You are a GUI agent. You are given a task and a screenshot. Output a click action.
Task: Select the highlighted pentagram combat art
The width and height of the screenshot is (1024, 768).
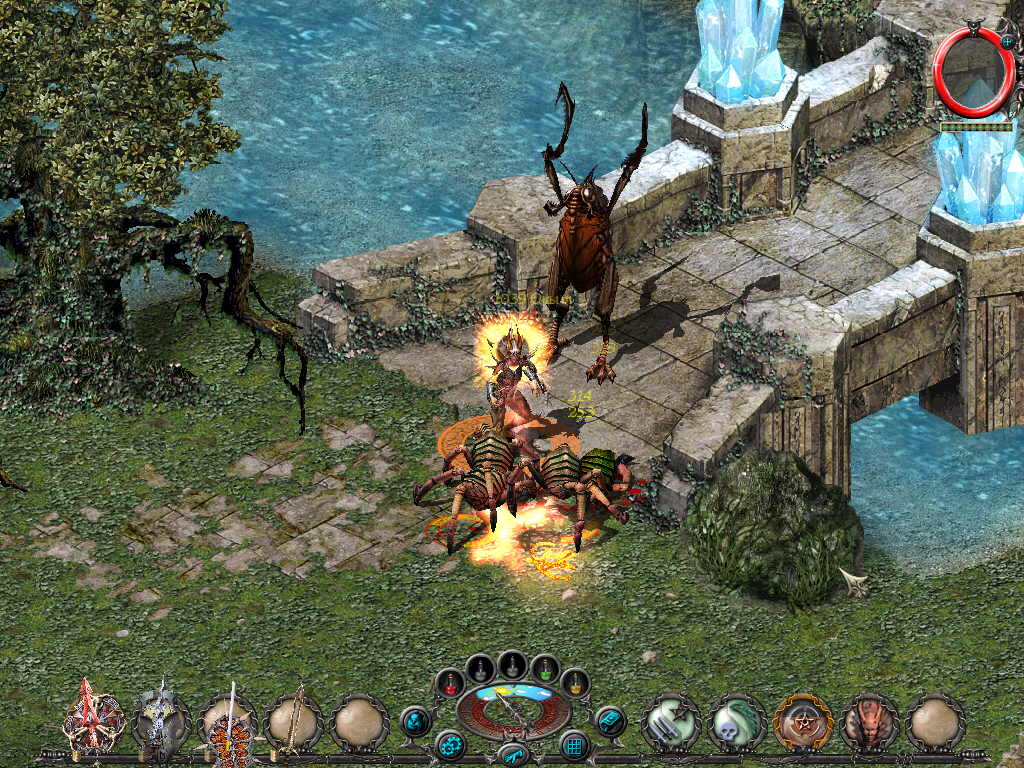pos(802,721)
